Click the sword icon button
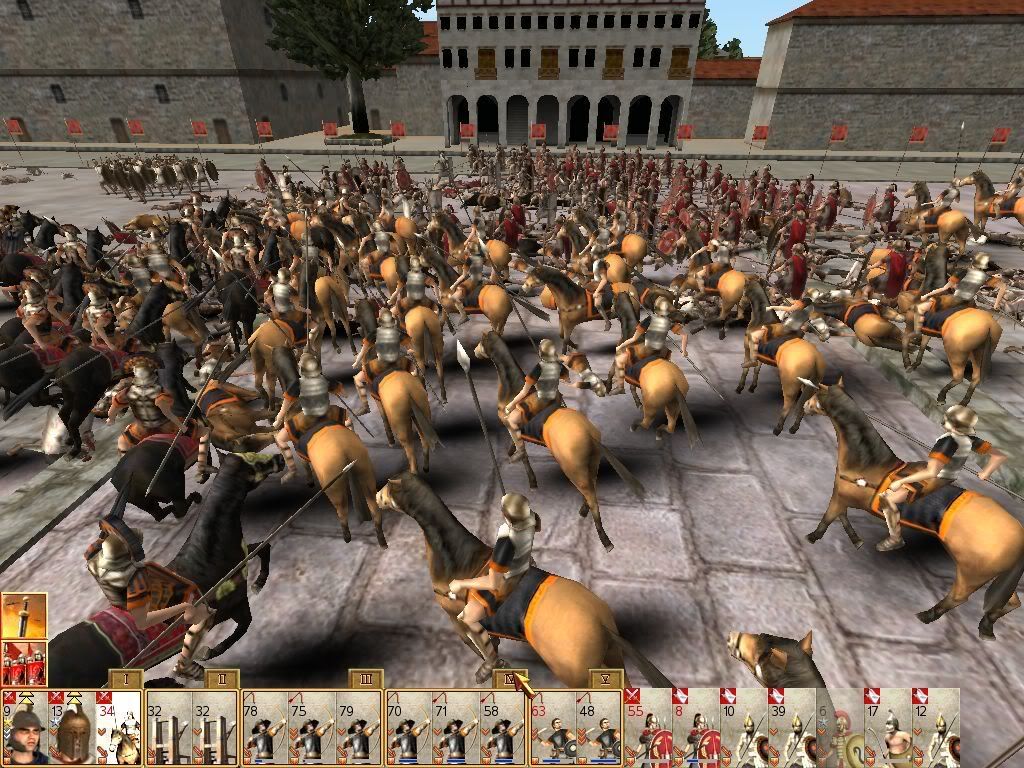This screenshot has height=768, width=1024. [22, 616]
